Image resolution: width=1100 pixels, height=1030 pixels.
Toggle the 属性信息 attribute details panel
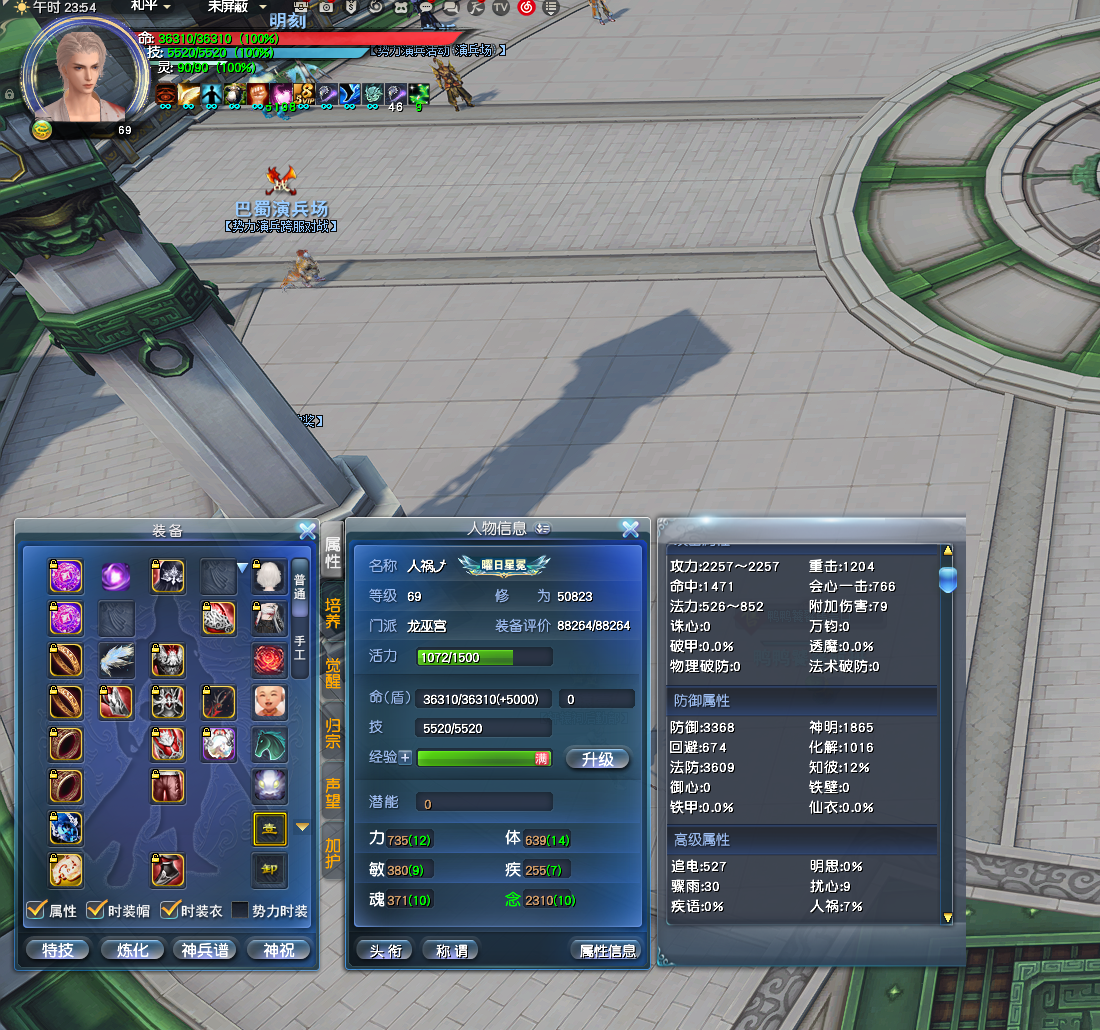tap(607, 950)
